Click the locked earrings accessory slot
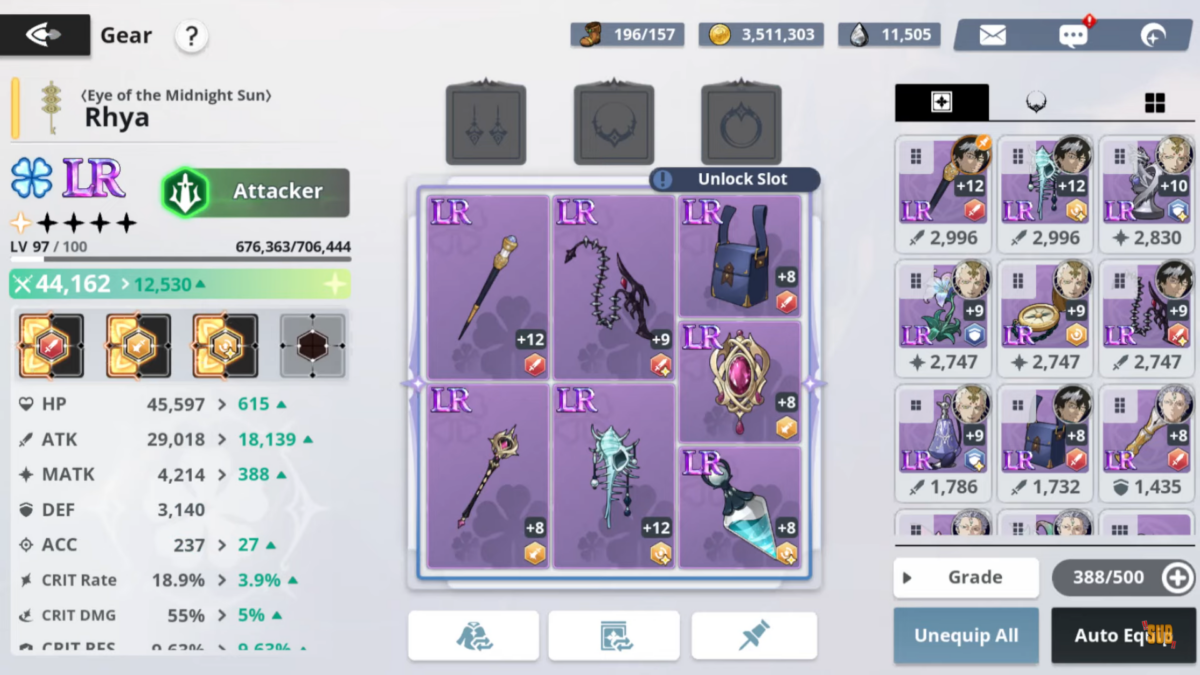Image resolution: width=1200 pixels, height=675 pixels. point(486,124)
